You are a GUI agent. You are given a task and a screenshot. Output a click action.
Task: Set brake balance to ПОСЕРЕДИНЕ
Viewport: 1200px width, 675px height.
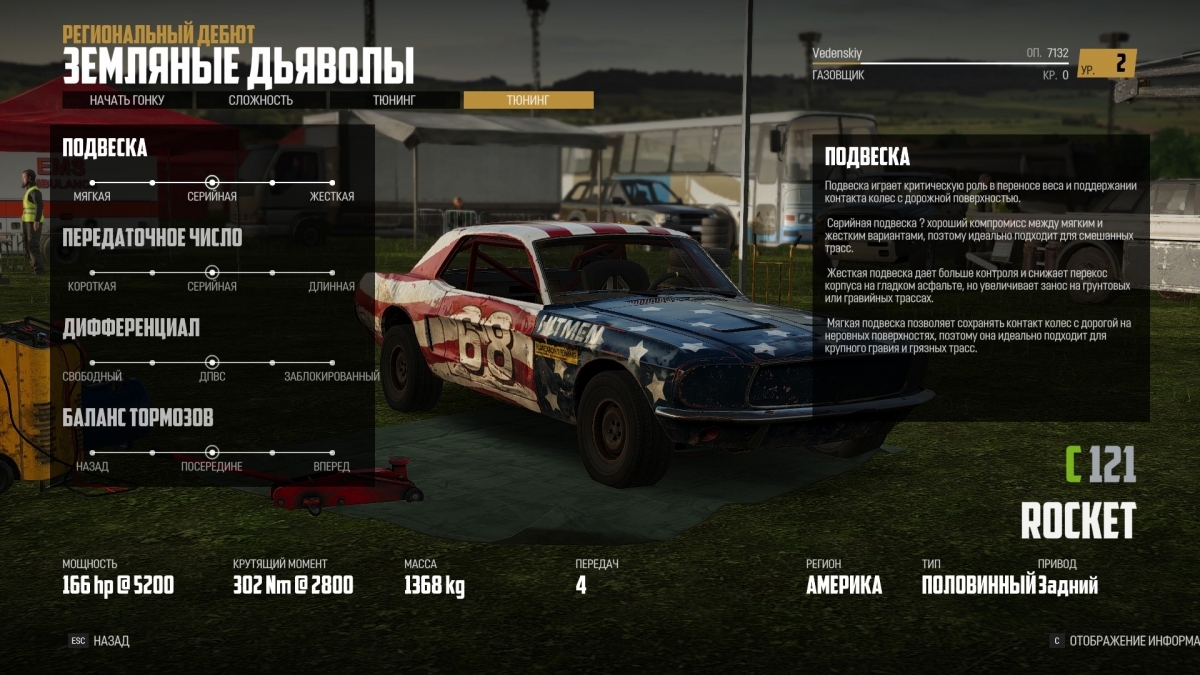tap(212, 452)
